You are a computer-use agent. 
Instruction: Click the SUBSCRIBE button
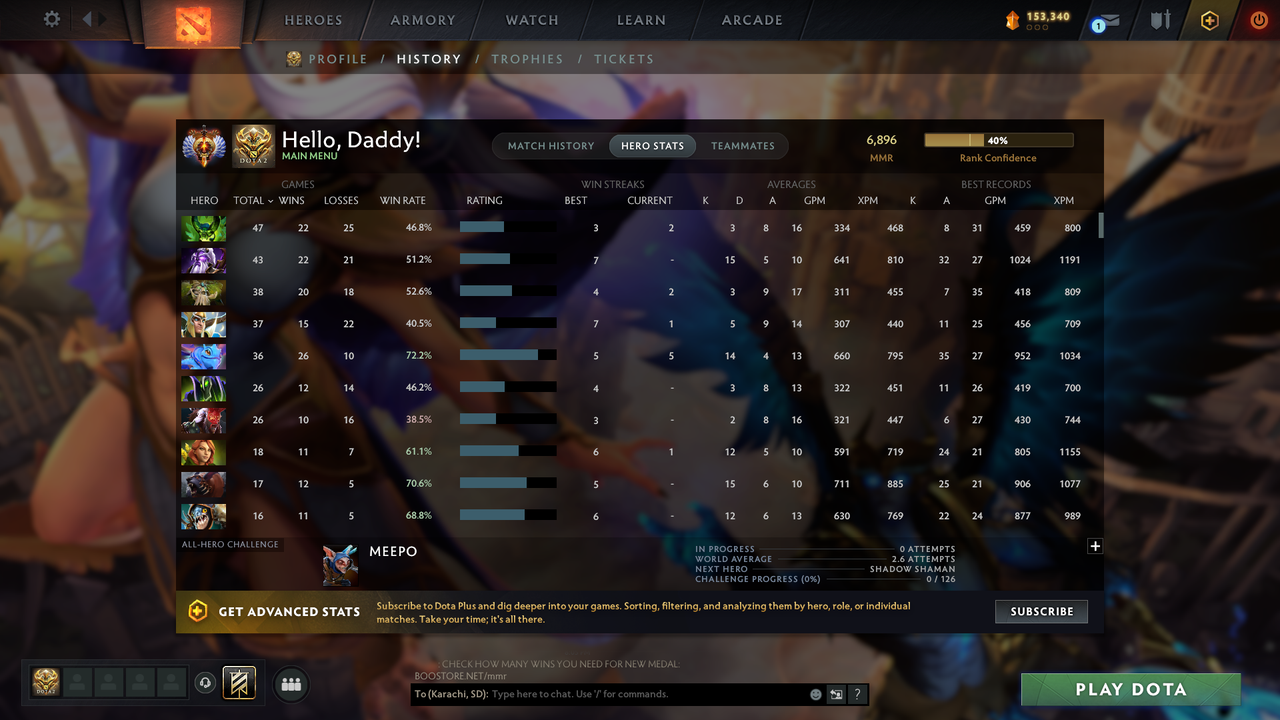(x=1041, y=611)
